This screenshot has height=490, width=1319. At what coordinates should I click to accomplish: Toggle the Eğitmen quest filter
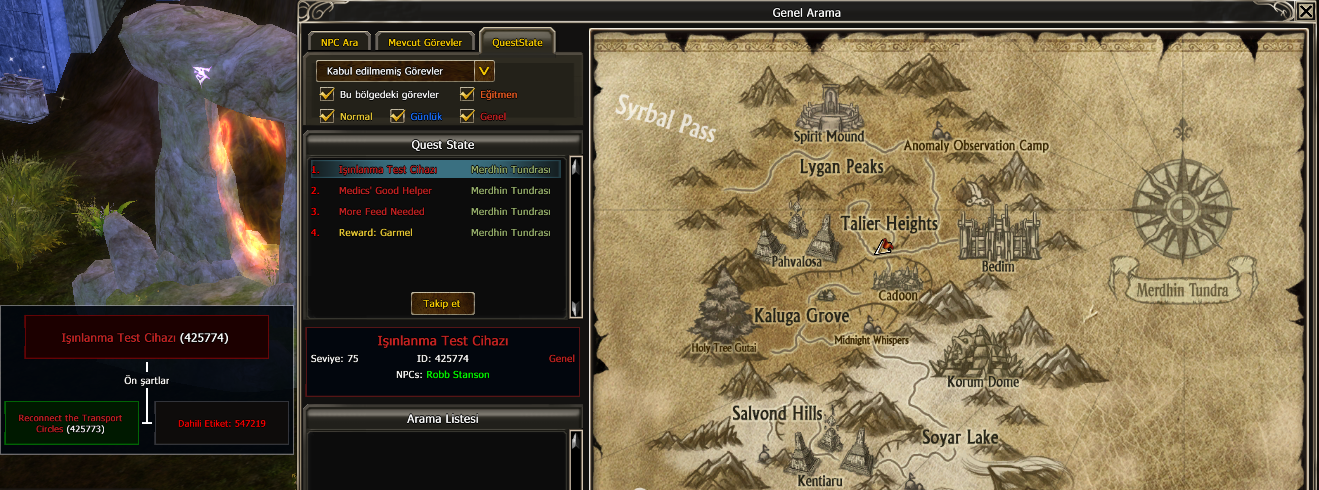click(467, 94)
